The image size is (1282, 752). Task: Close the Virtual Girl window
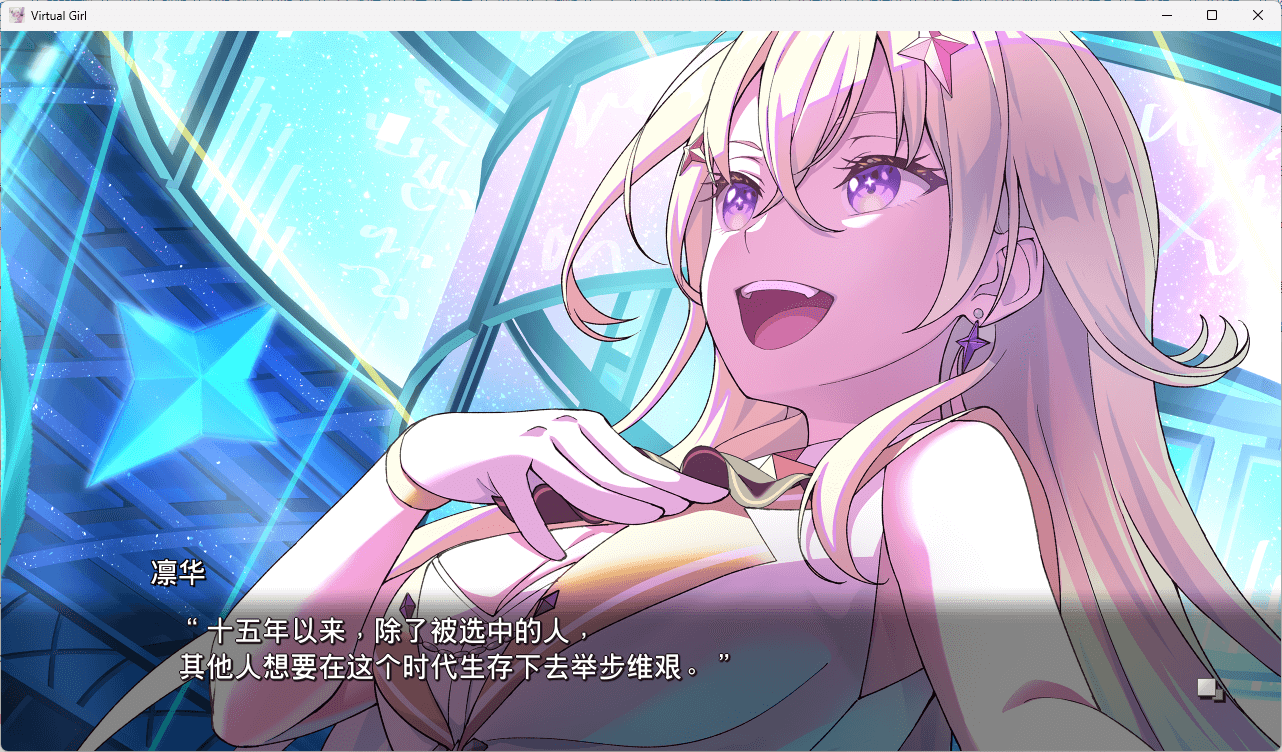[x=1257, y=15]
